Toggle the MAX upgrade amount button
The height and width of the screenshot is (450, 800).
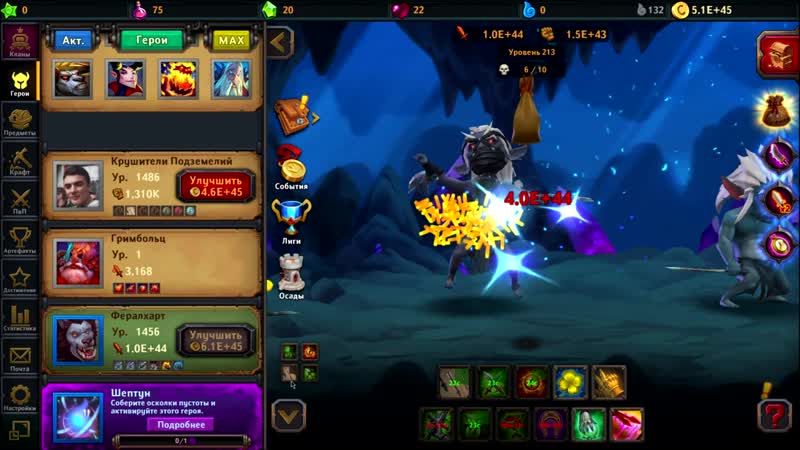231,40
